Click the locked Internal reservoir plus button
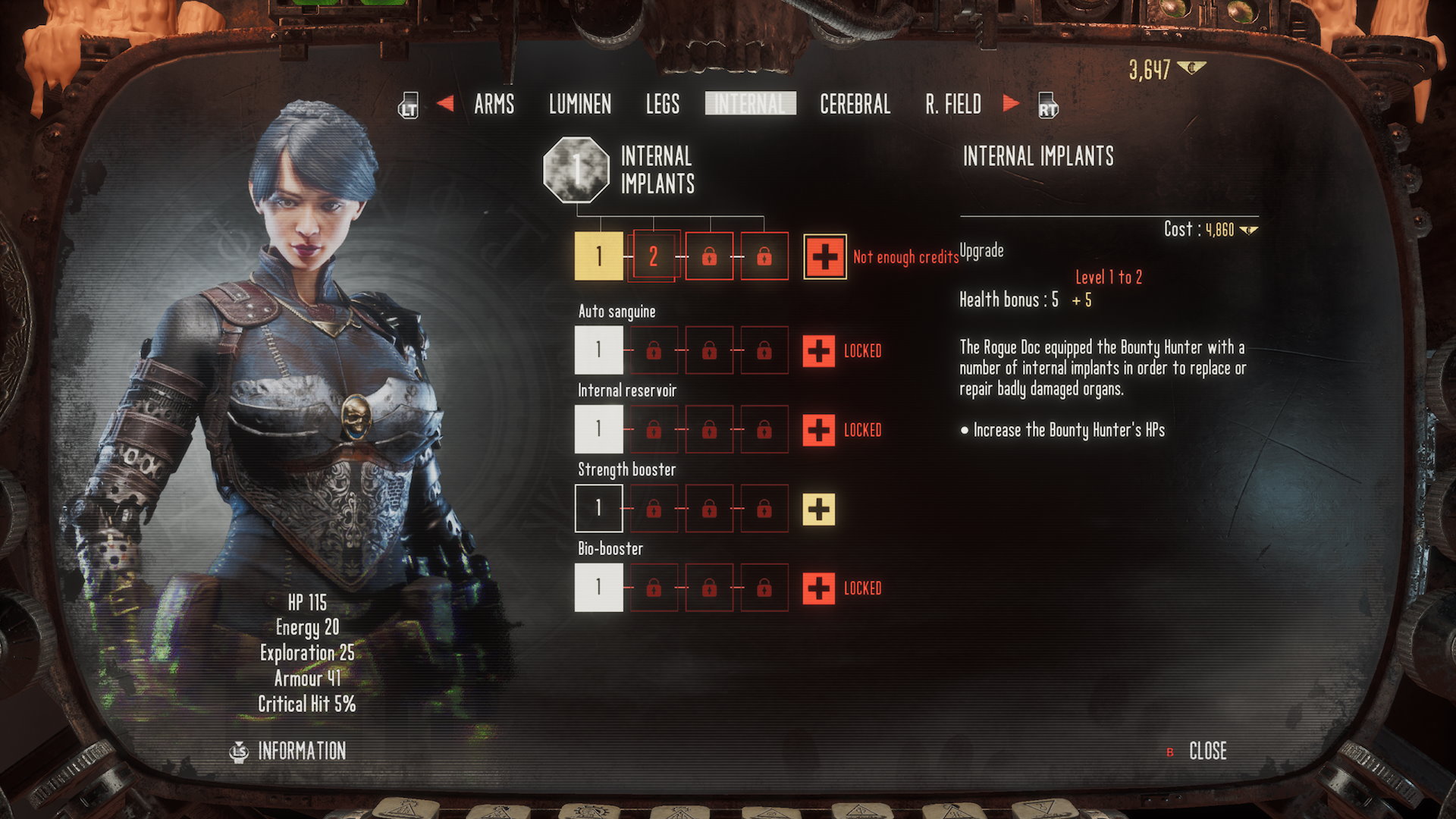This screenshot has height=819, width=1456. tap(819, 430)
